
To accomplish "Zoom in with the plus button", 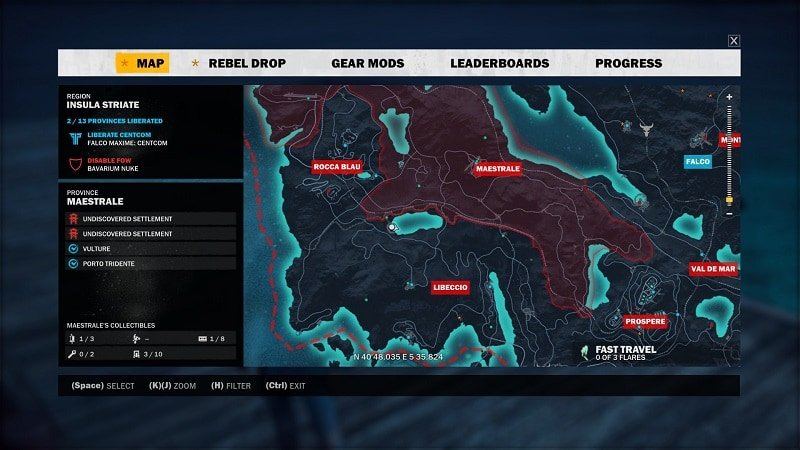I will tap(729, 97).
